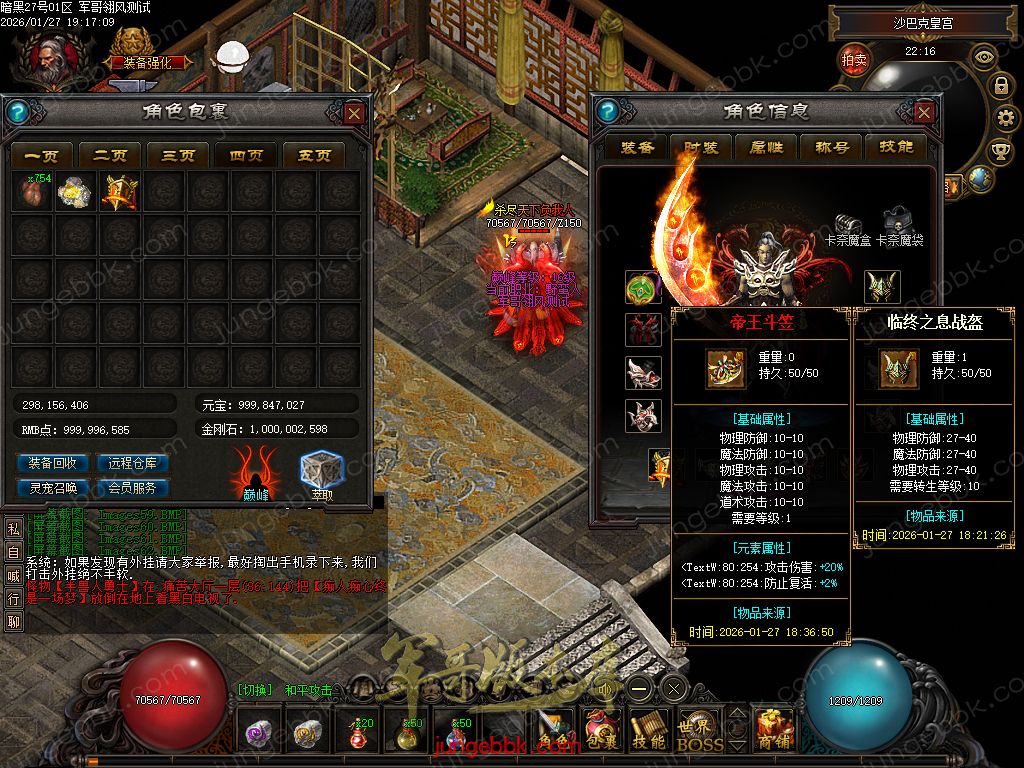This screenshot has height=768, width=1024.
Task: Click the 装备回收 equipment recycle button
Action: [x=53, y=463]
